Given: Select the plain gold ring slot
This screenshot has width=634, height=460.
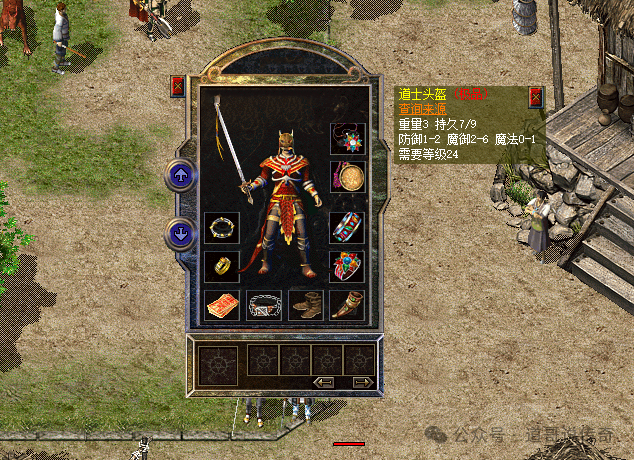Looking at the screenshot, I should [222, 266].
